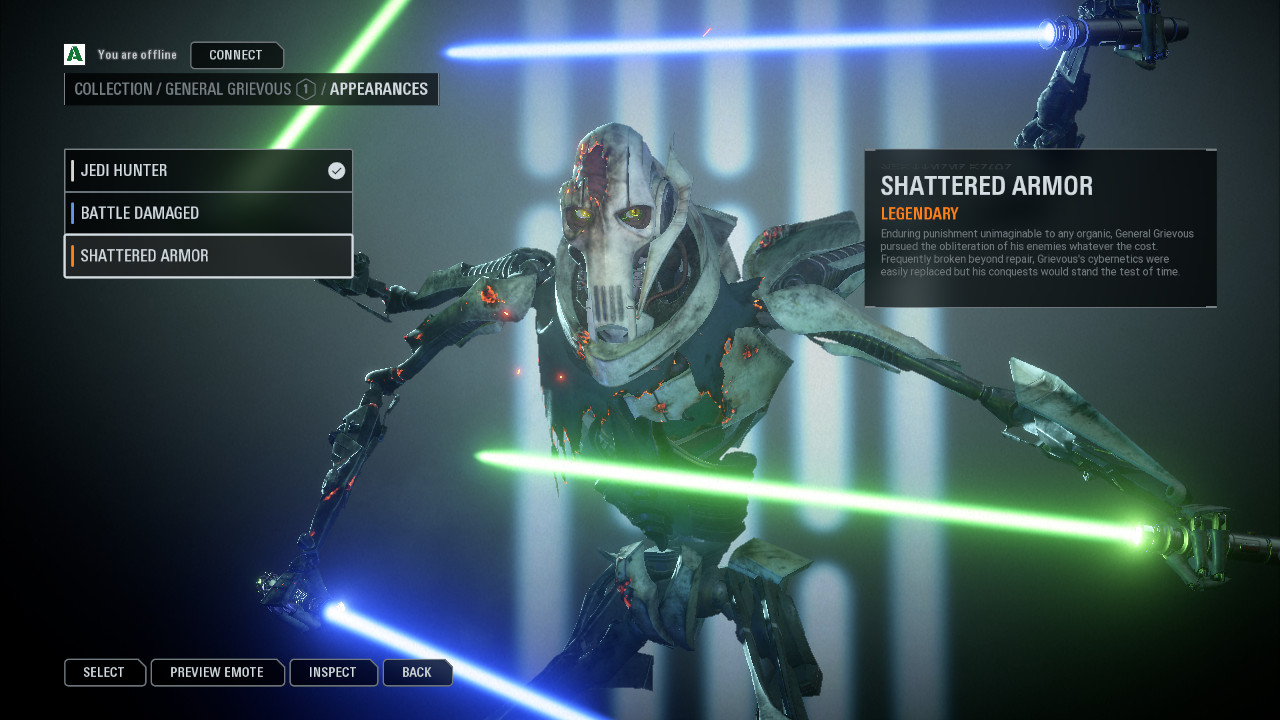Click the Connect button

(x=236, y=55)
